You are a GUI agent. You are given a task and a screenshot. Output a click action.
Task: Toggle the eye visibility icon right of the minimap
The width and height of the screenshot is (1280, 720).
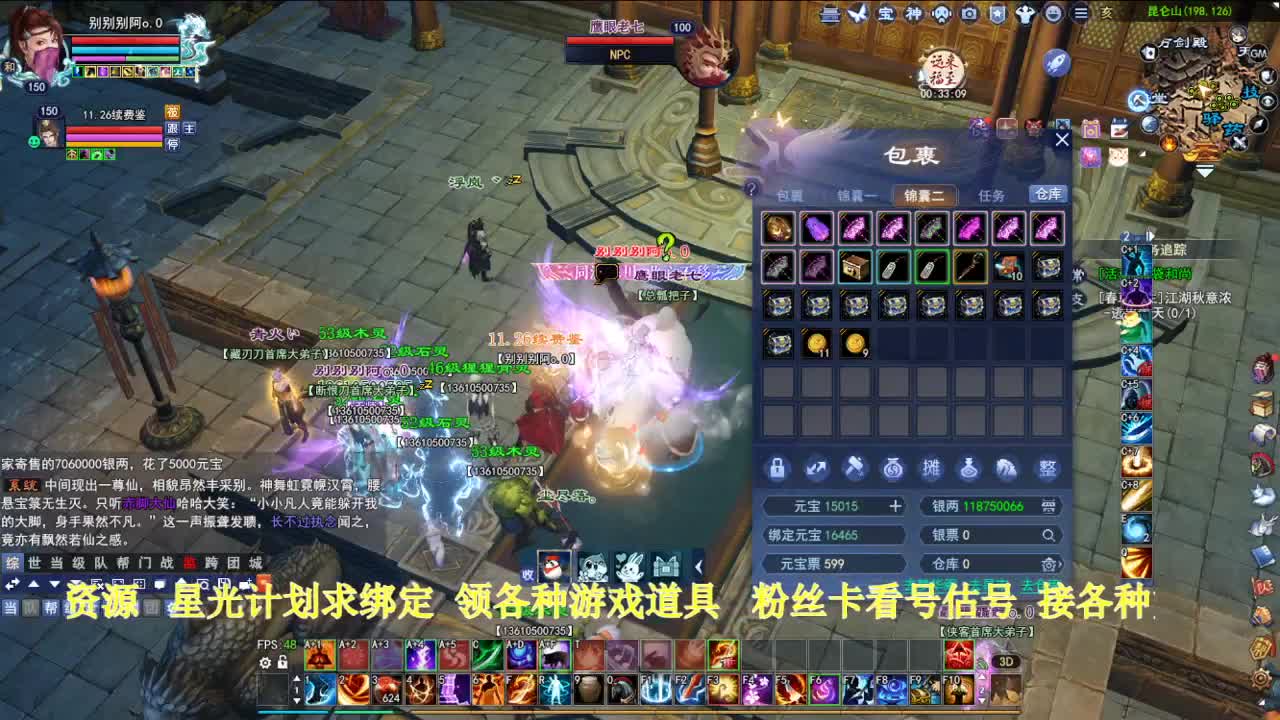click(1267, 100)
